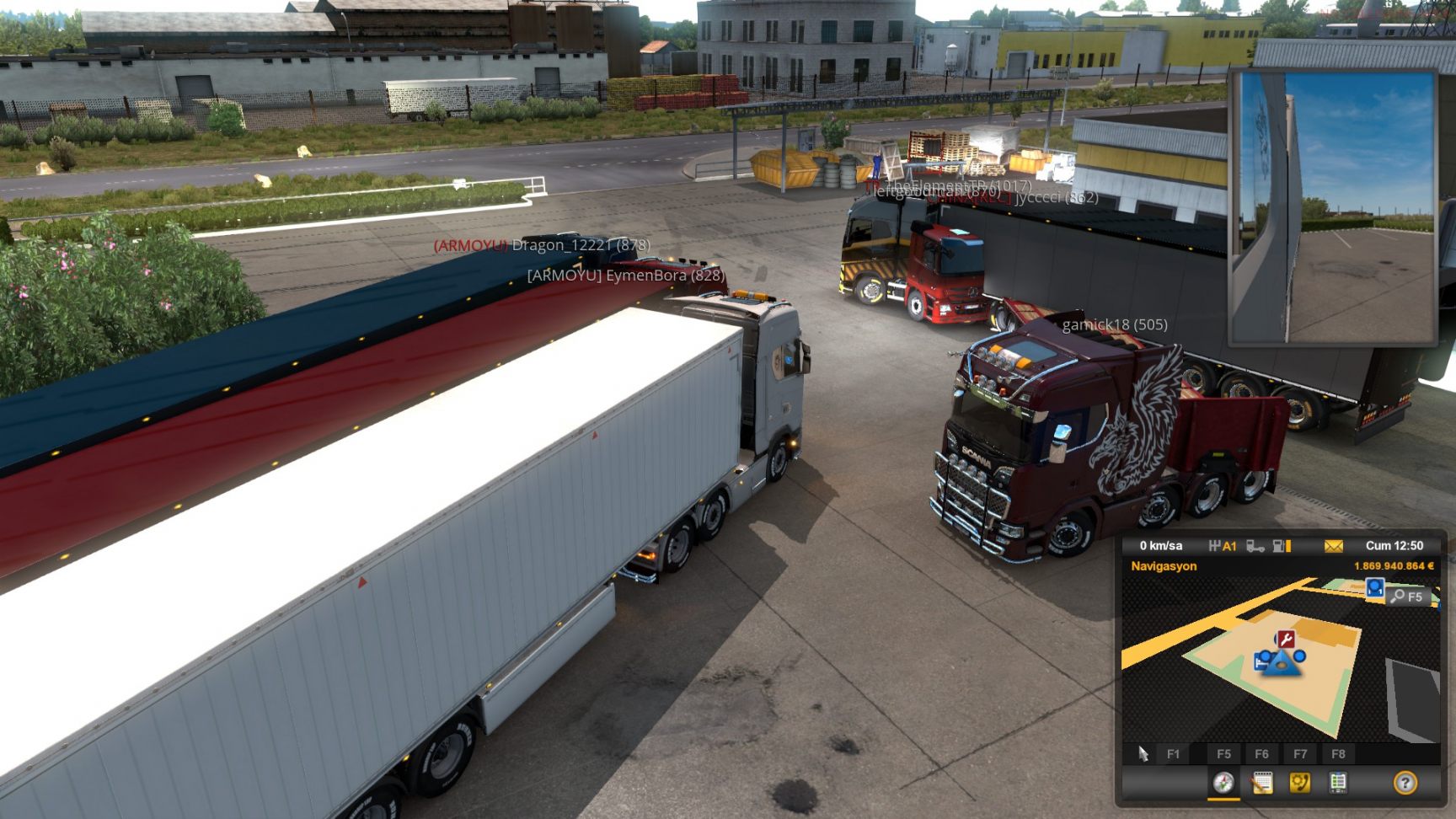Click the yellow mail envelope icon
The height and width of the screenshot is (819, 1456).
pos(1333,546)
